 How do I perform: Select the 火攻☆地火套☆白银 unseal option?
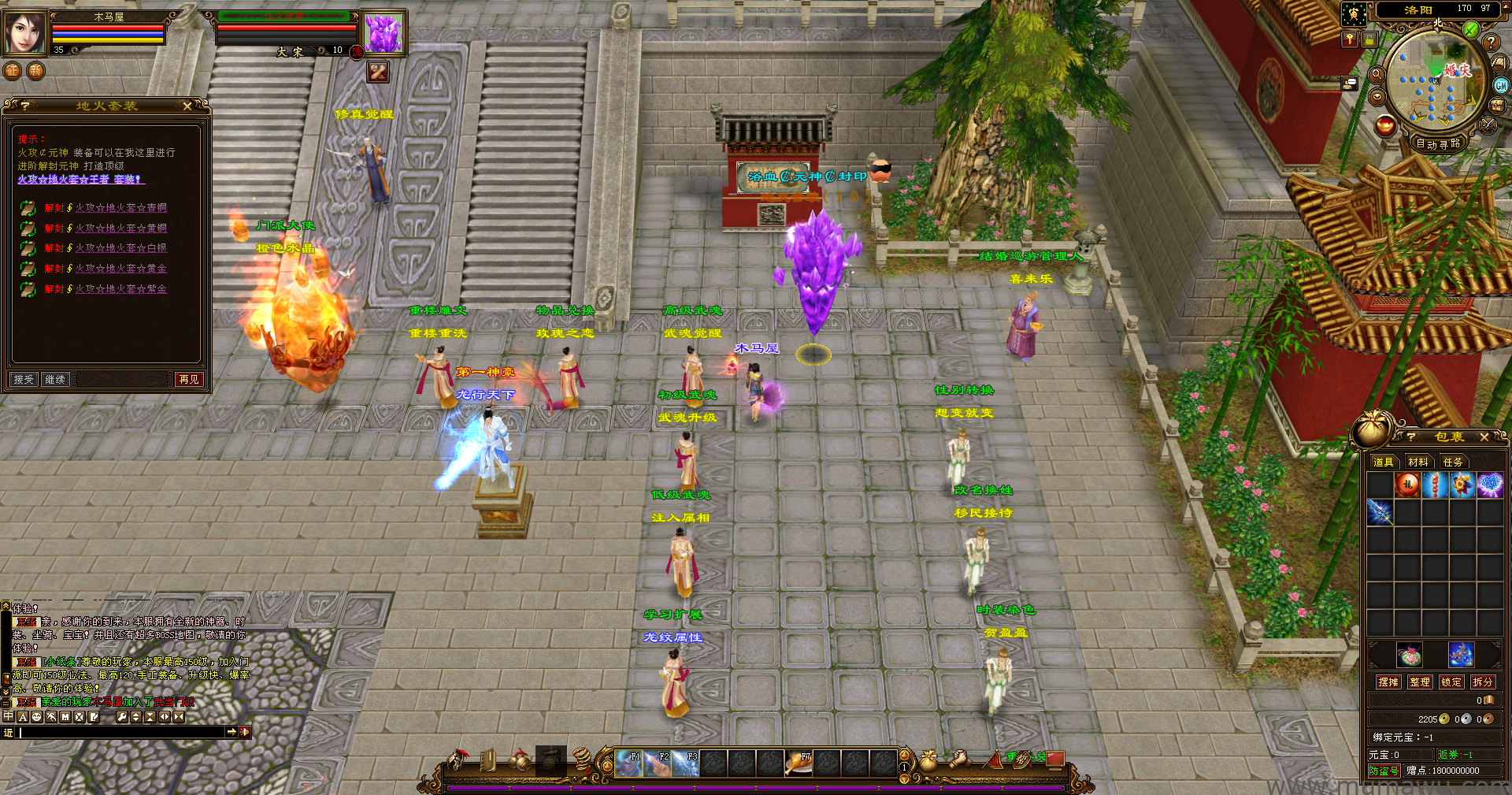point(120,248)
